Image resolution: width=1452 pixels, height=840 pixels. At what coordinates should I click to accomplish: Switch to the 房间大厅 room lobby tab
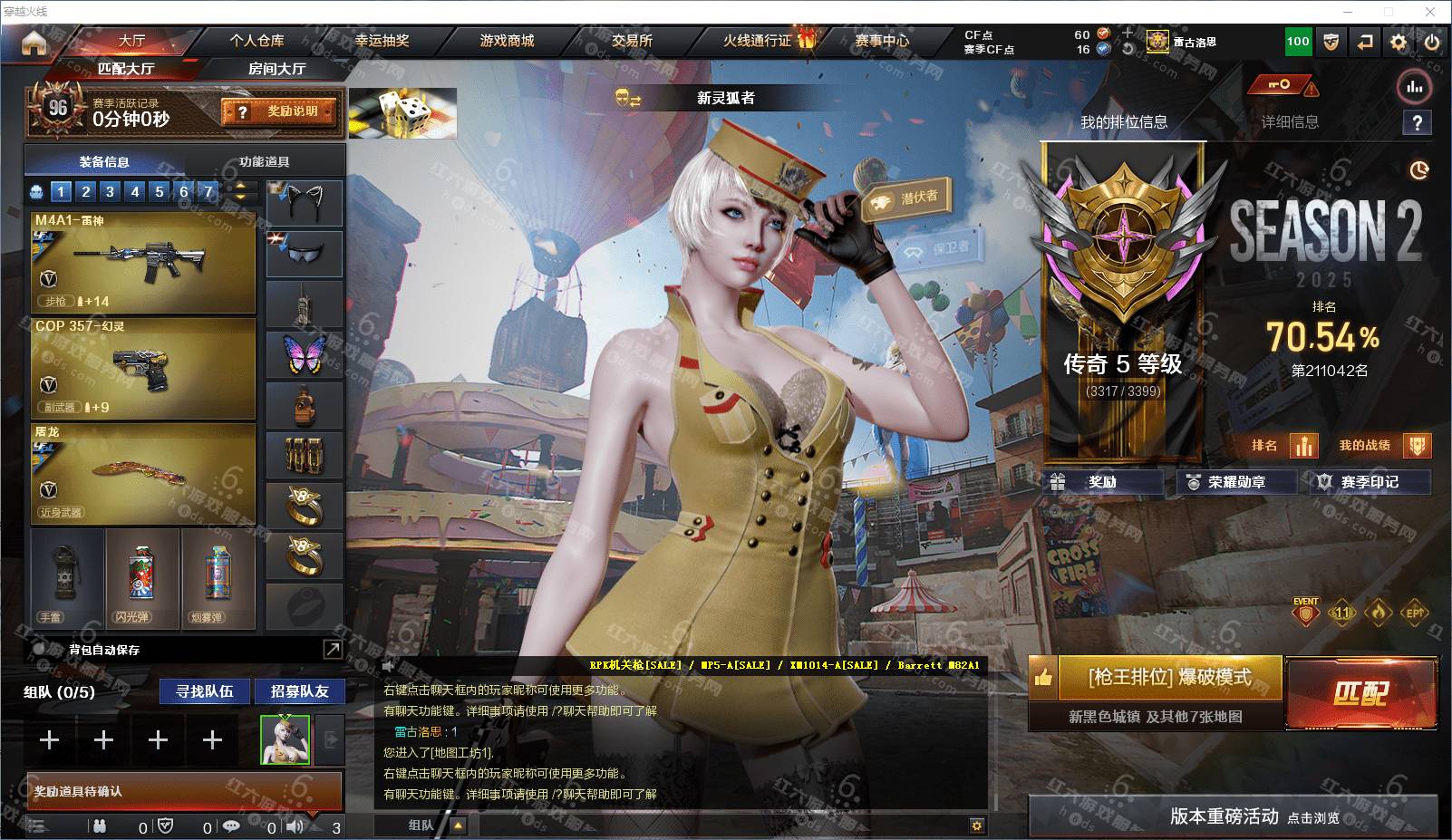click(x=276, y=69)
